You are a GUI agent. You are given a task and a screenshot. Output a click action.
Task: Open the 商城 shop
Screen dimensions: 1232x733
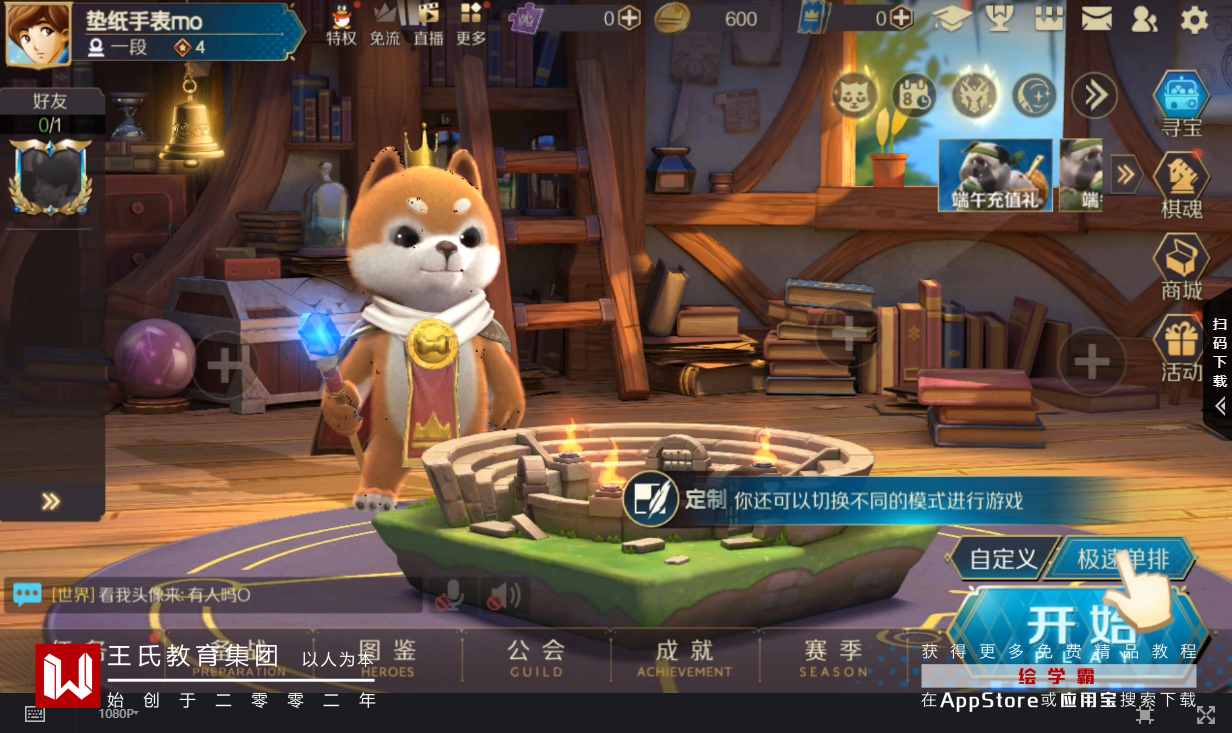coord(1181,266)
